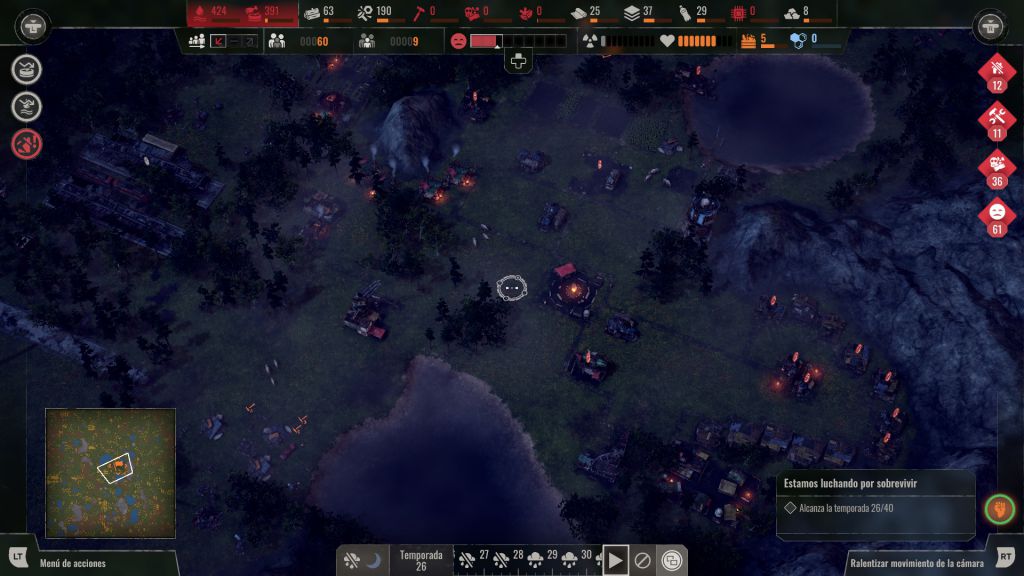Click the red unhappy face mood icon
This screenshot has height=576, width=1024.
(458, 41)
